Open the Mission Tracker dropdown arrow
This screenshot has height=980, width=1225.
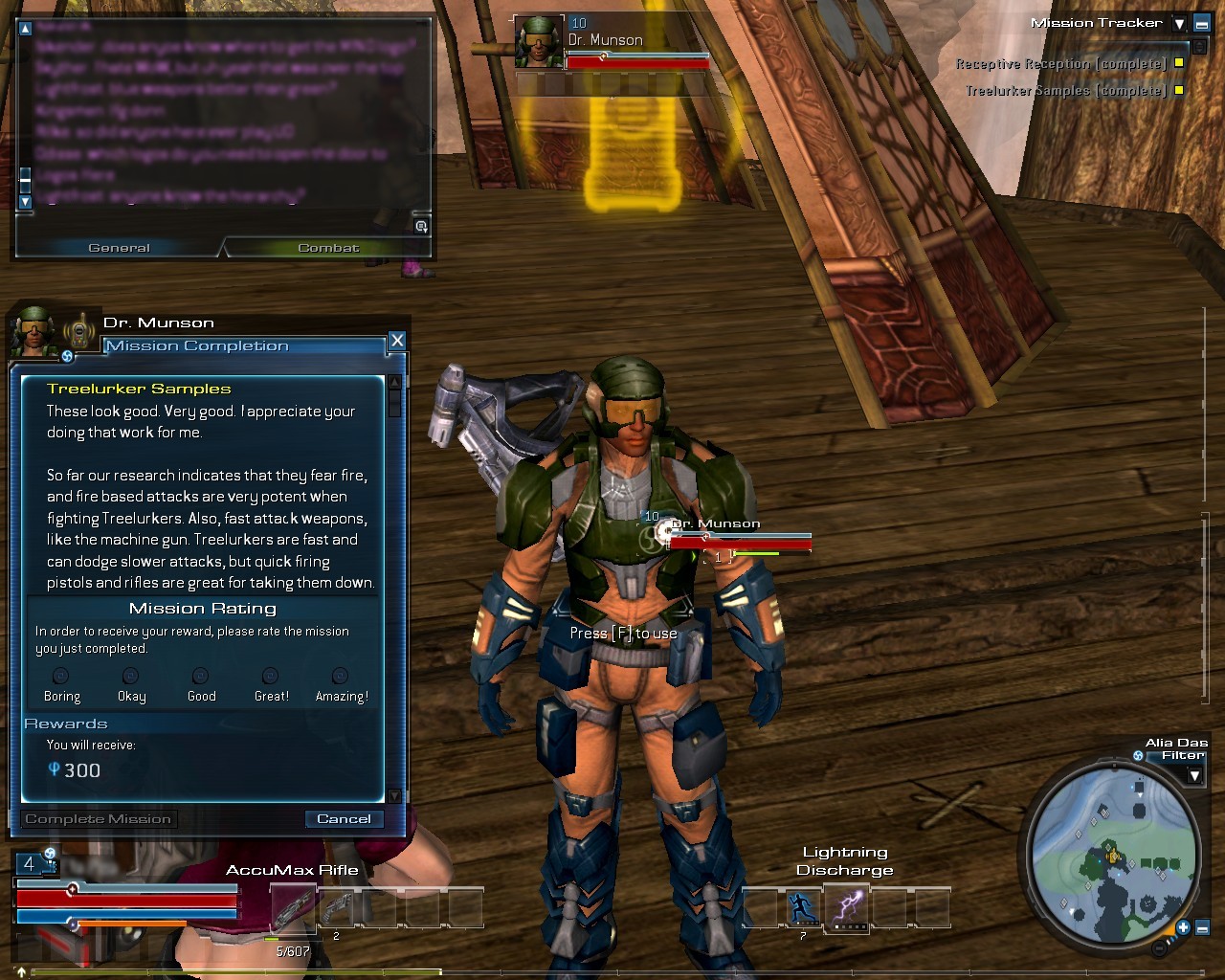click(x=1180, y=24)
